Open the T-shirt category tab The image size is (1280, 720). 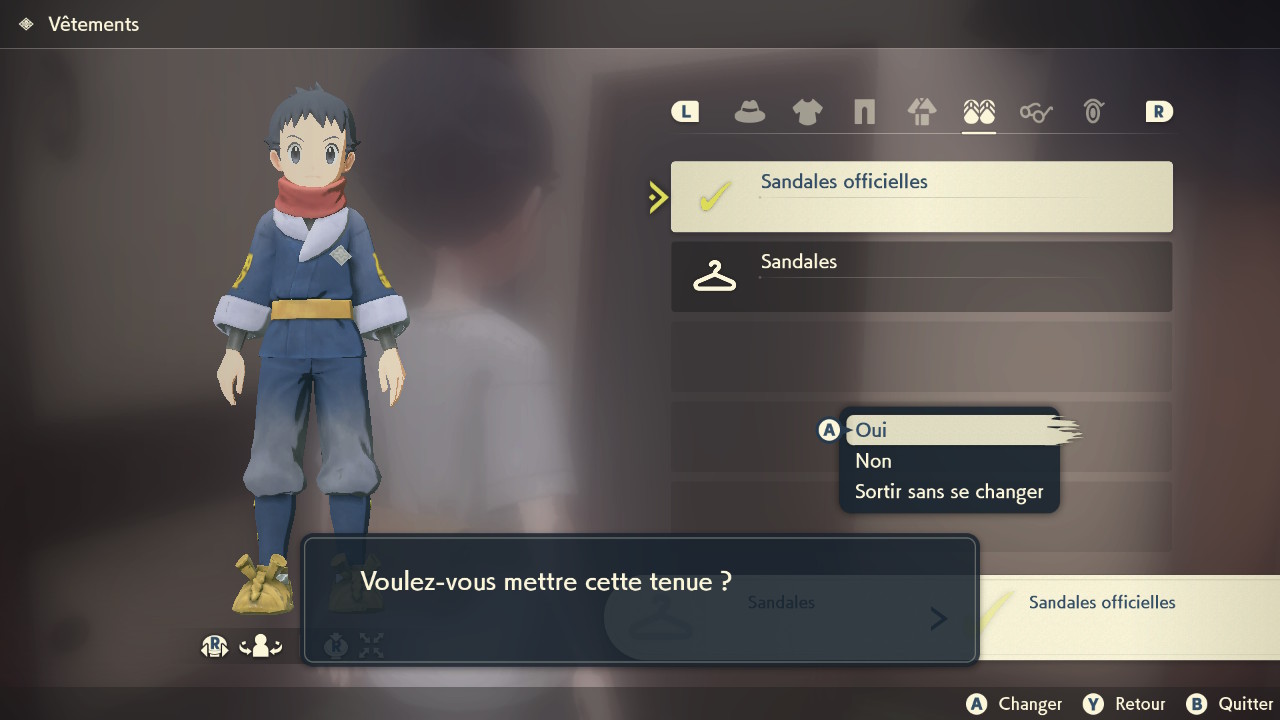pyautogui.click(x=807, y=112)
